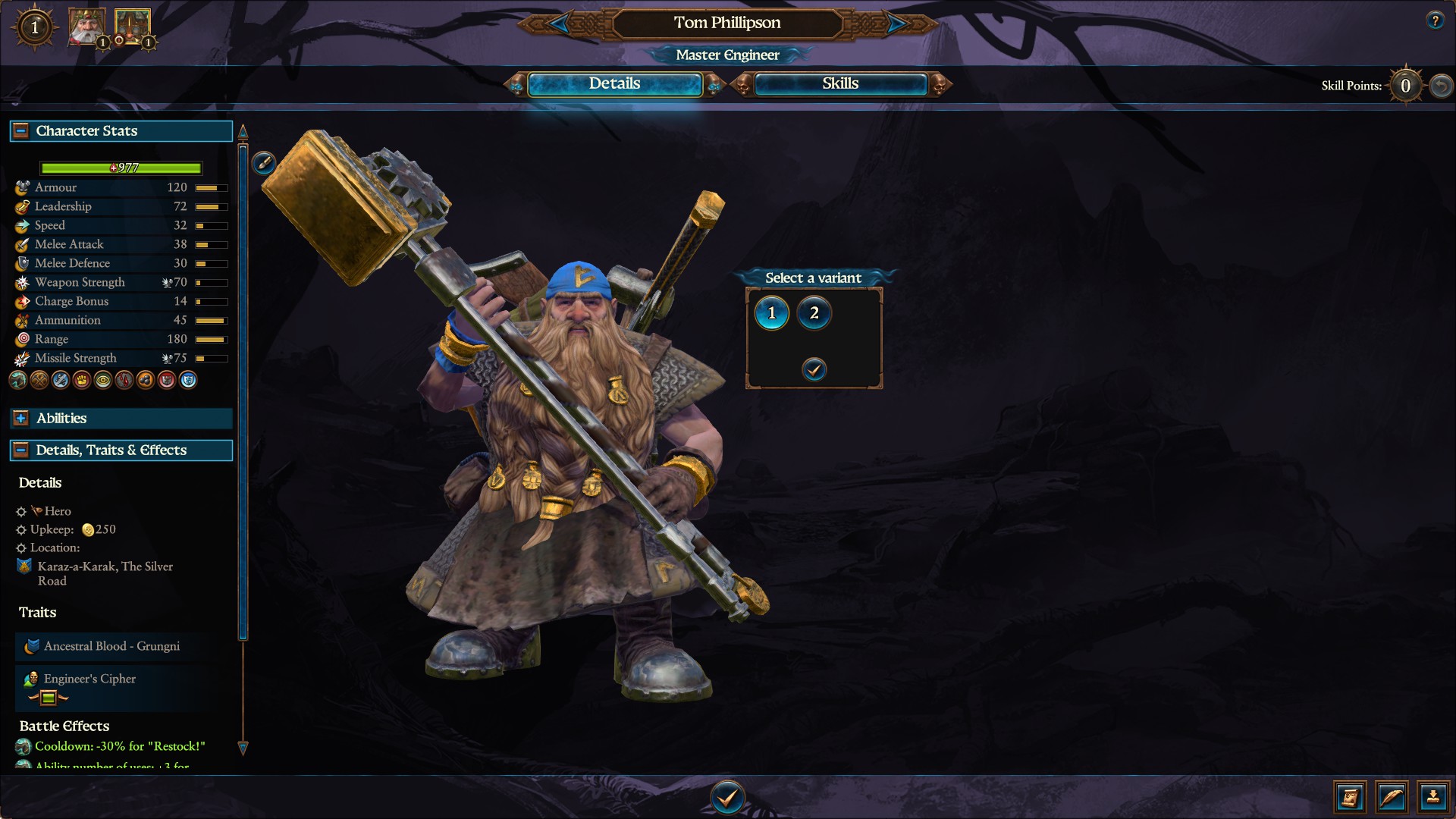Click the quill rename button at bottom right
The width and height of the screenshot is (1456, 819).
point(1392,797)
